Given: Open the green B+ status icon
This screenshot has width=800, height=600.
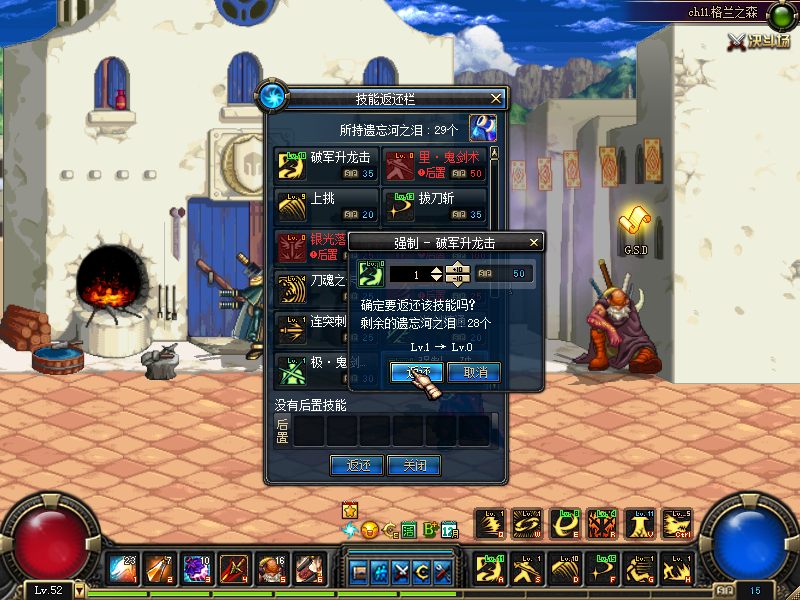Looking at the screenshot, I should tap(430, 529).
